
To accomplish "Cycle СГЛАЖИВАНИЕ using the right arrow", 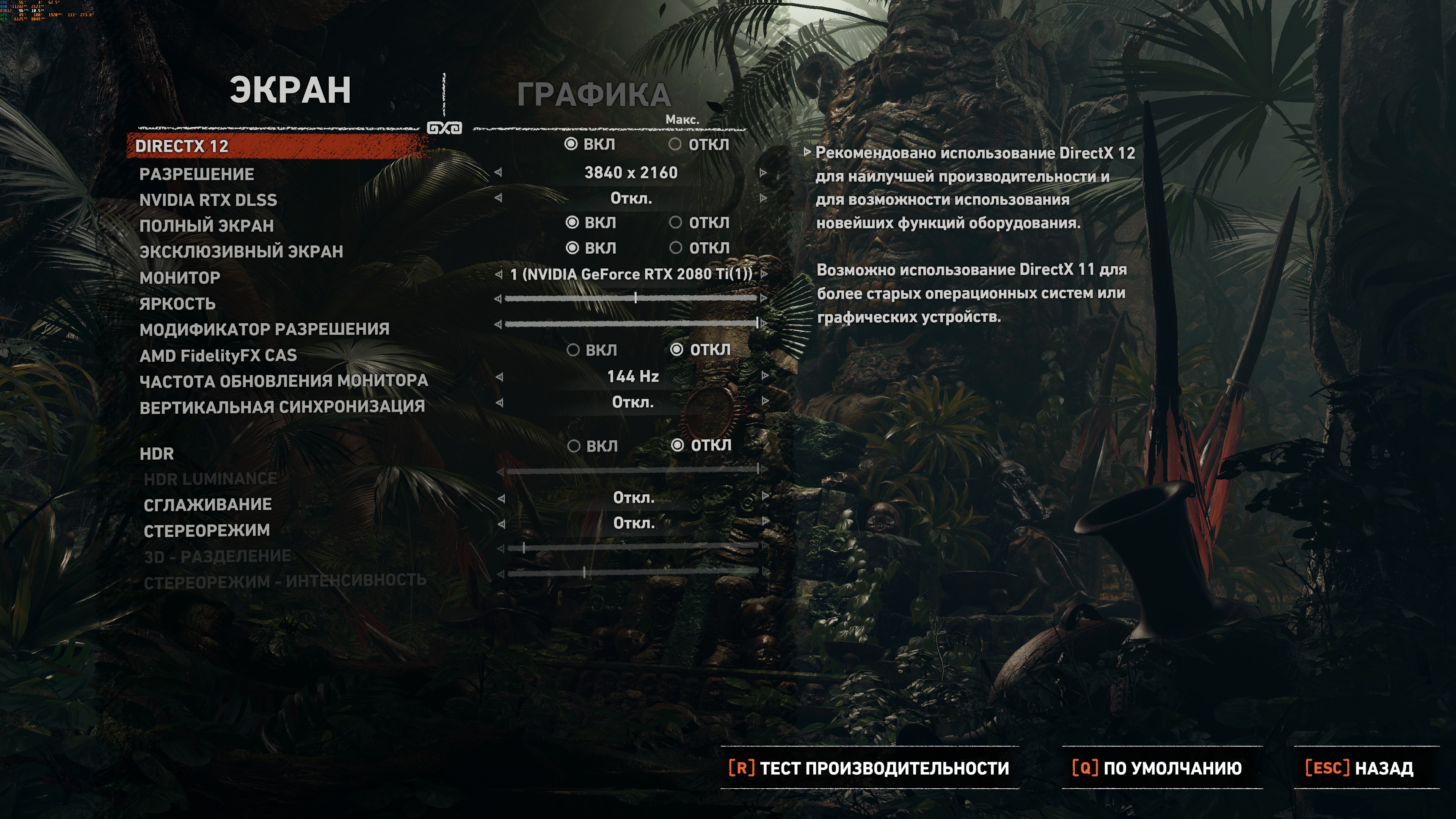I will coord(765,496).
